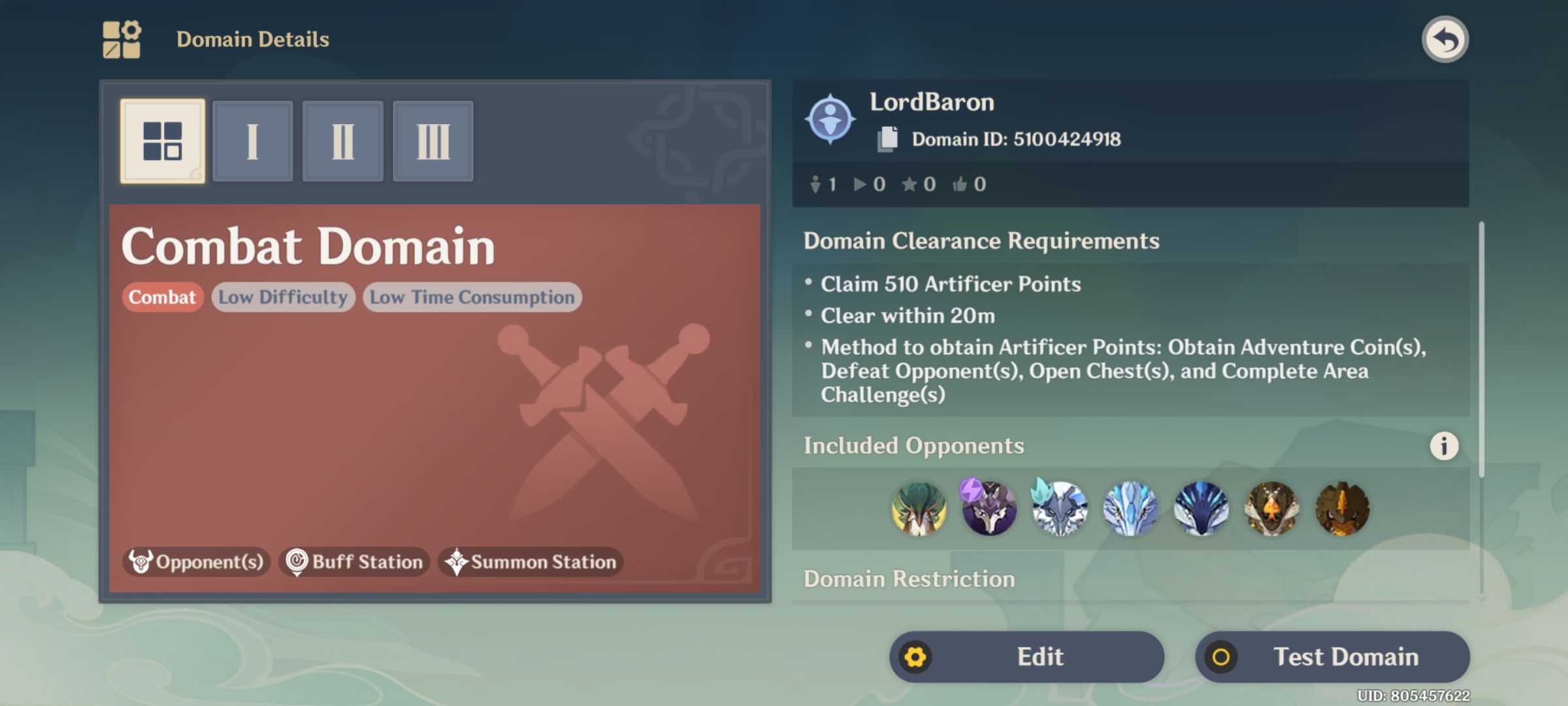Give the domain a thumbs-up
This screenshot has width=1568, height=706.
(960, 184)
